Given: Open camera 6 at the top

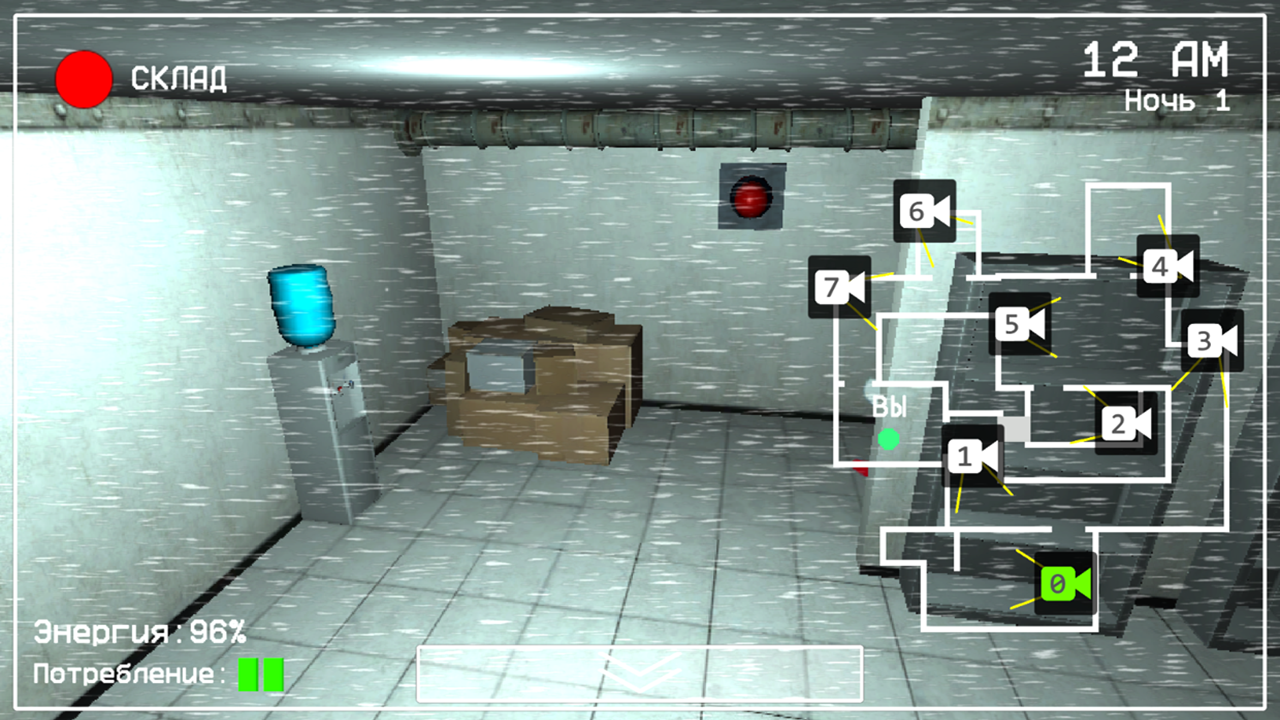Looking at the screenshot, I should 925,211.
